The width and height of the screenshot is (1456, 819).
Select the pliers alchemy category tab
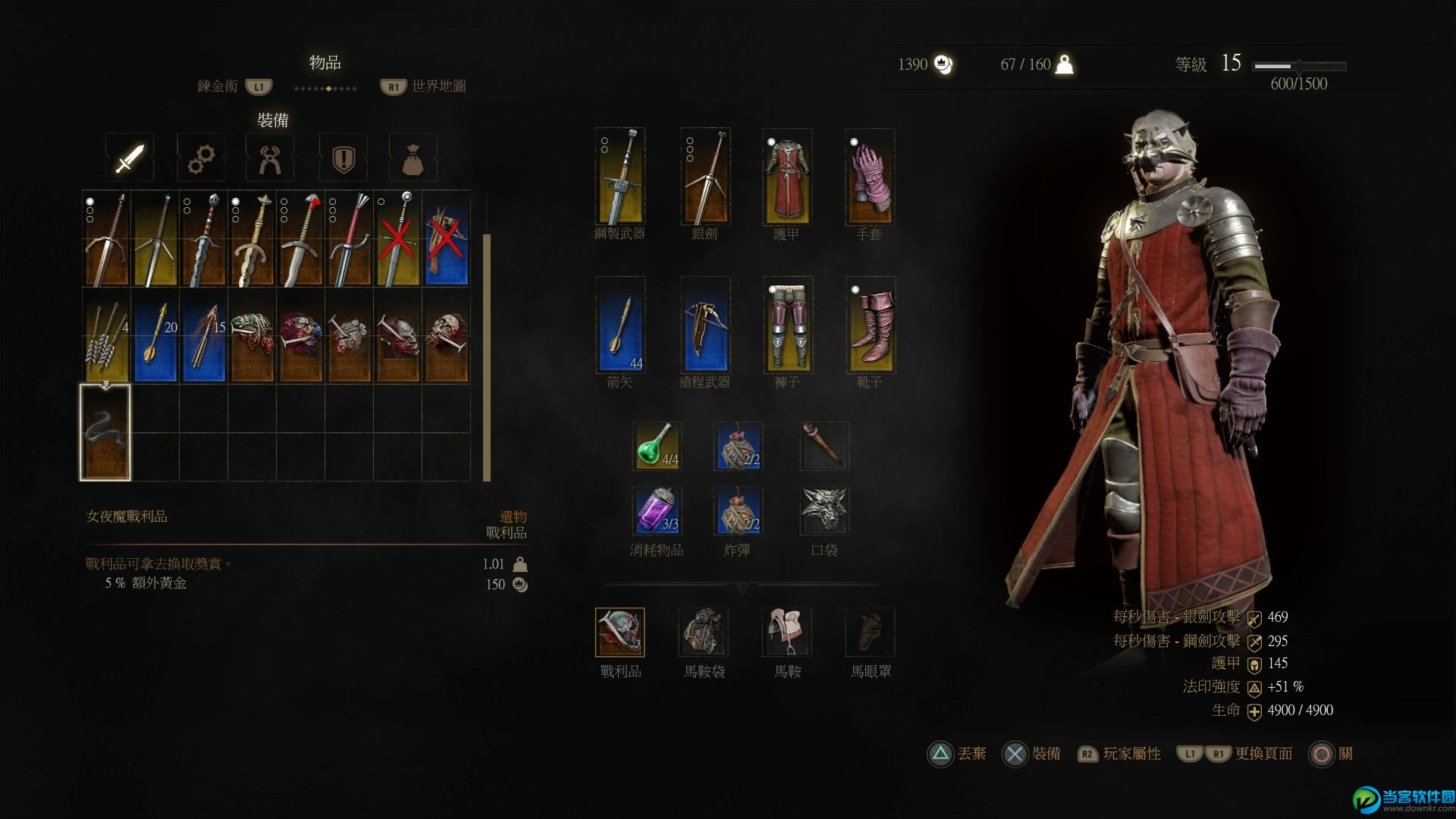(x=270, y=158)
